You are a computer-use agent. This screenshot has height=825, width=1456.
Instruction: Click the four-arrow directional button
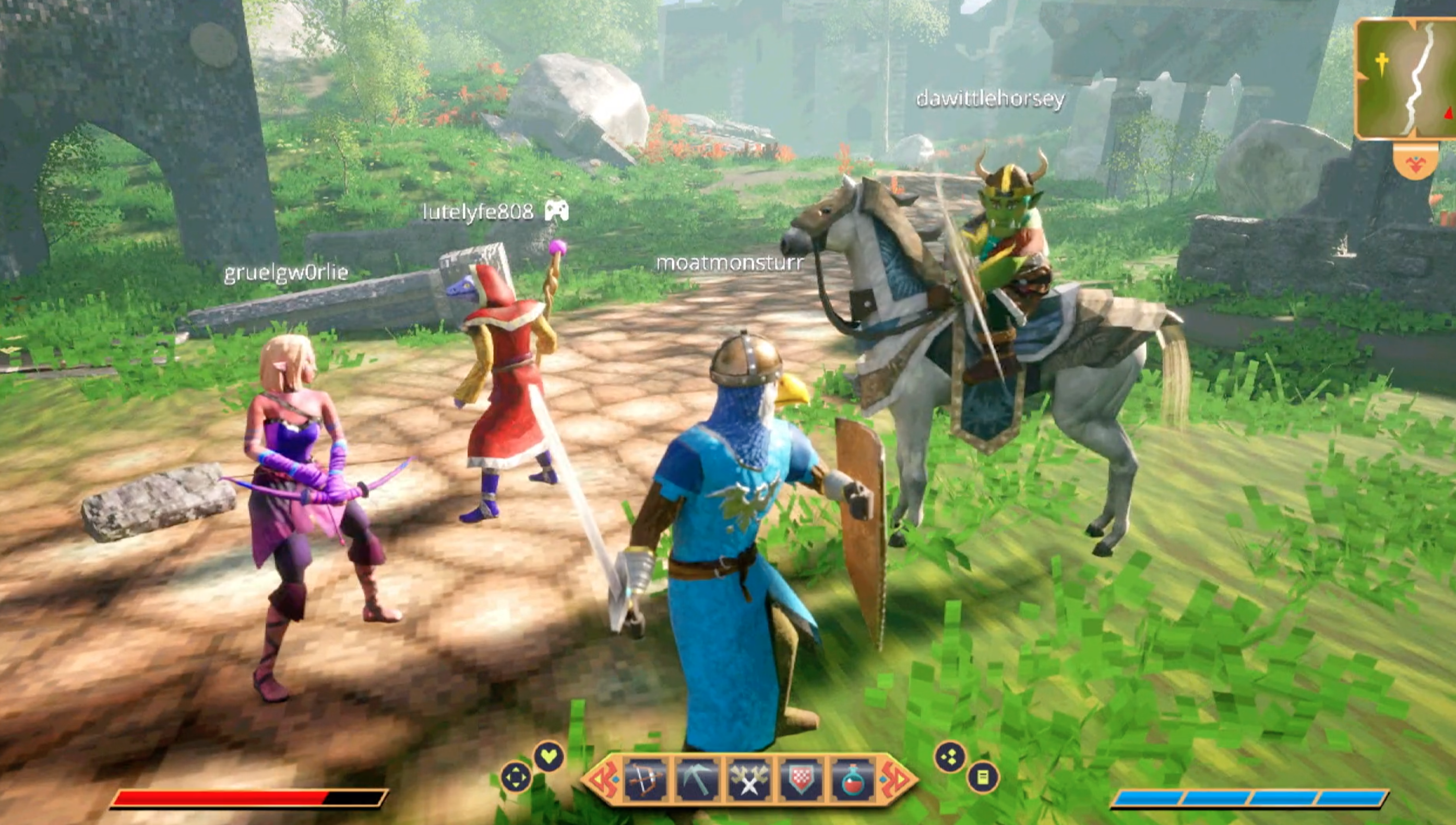click(x=516, y=777)
